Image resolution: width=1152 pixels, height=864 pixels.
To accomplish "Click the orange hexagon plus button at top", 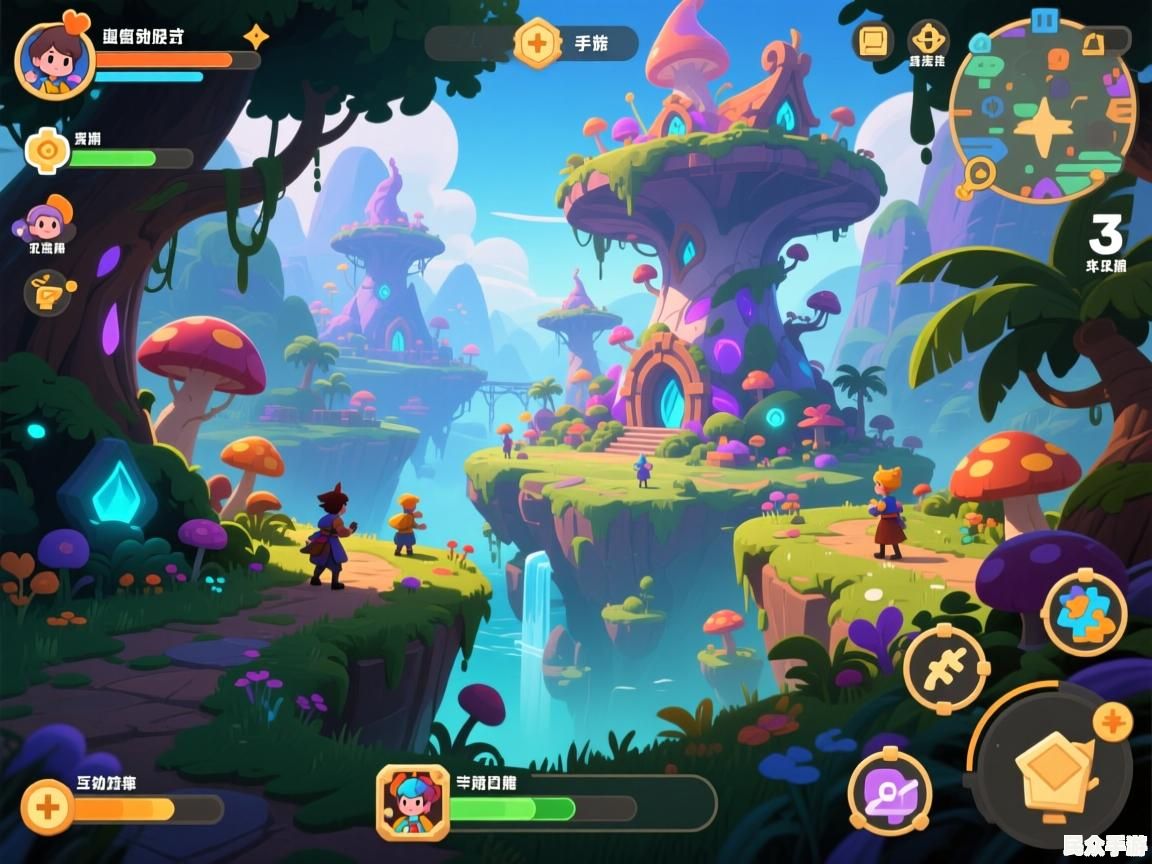I will click(x=537, y=43).
